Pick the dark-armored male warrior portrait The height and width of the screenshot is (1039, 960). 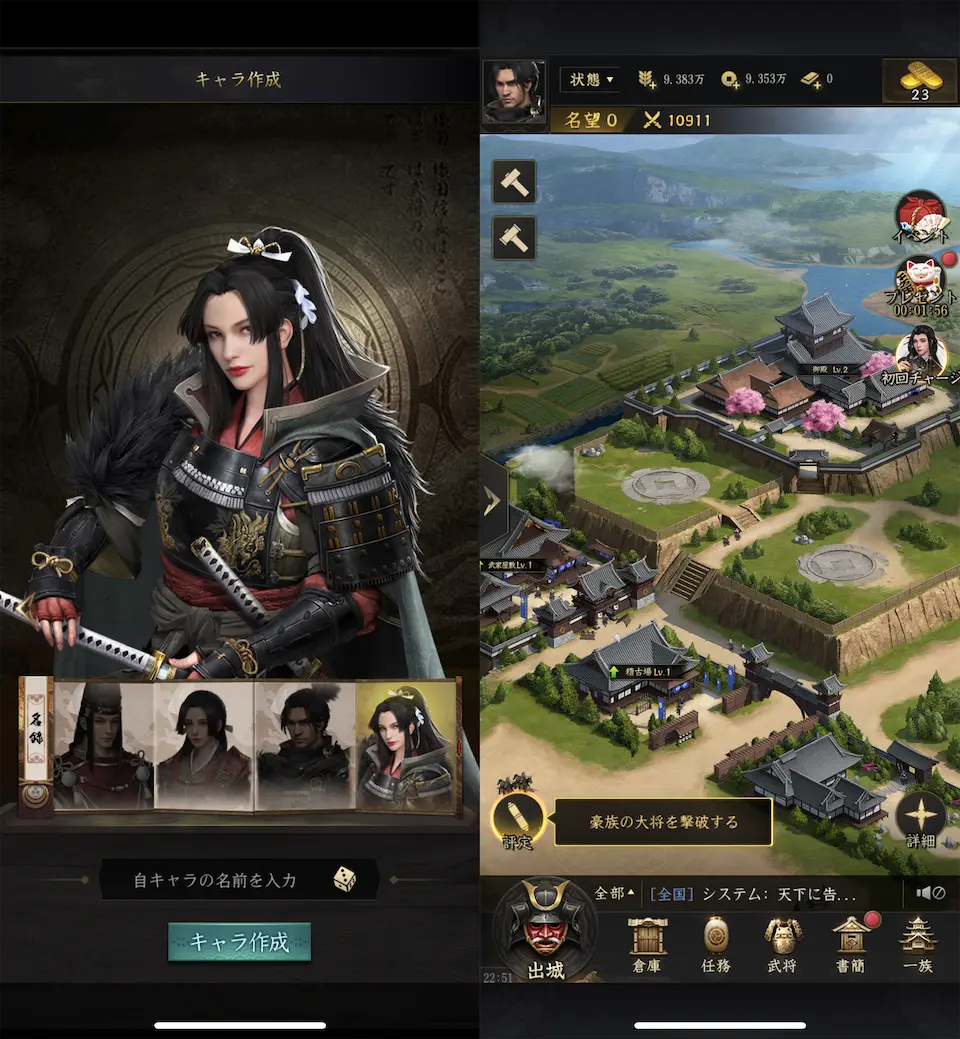click(306, 745)
